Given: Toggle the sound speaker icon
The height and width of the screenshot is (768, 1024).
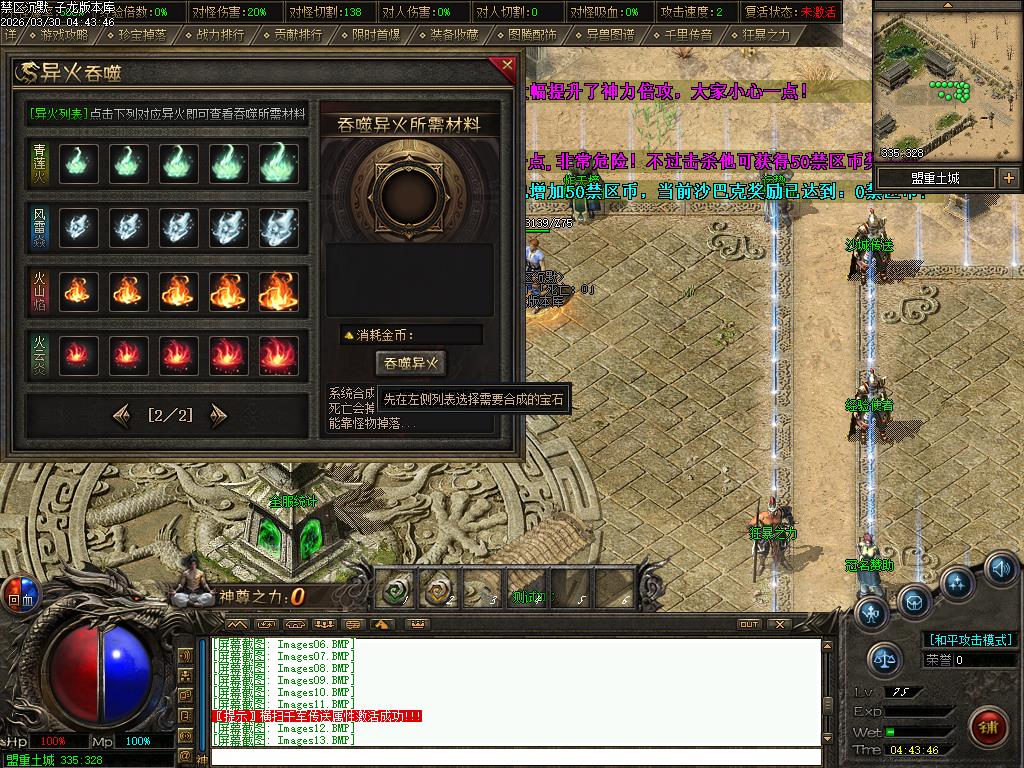Looking at the screenshot, I should click(x=1001, y=567).
